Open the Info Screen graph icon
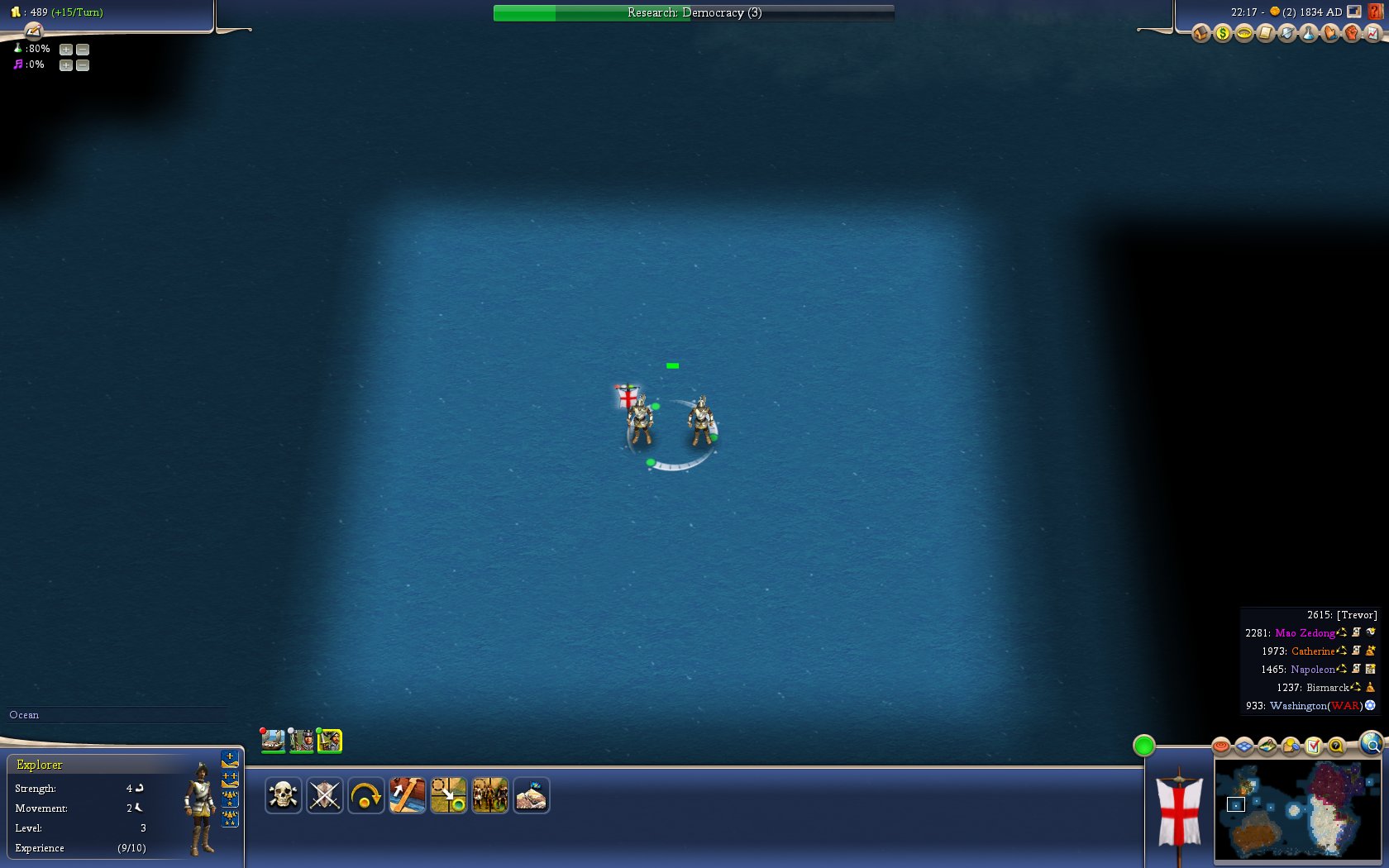The width and height of the screenshot is (1389, 868). coord(1372,33)
